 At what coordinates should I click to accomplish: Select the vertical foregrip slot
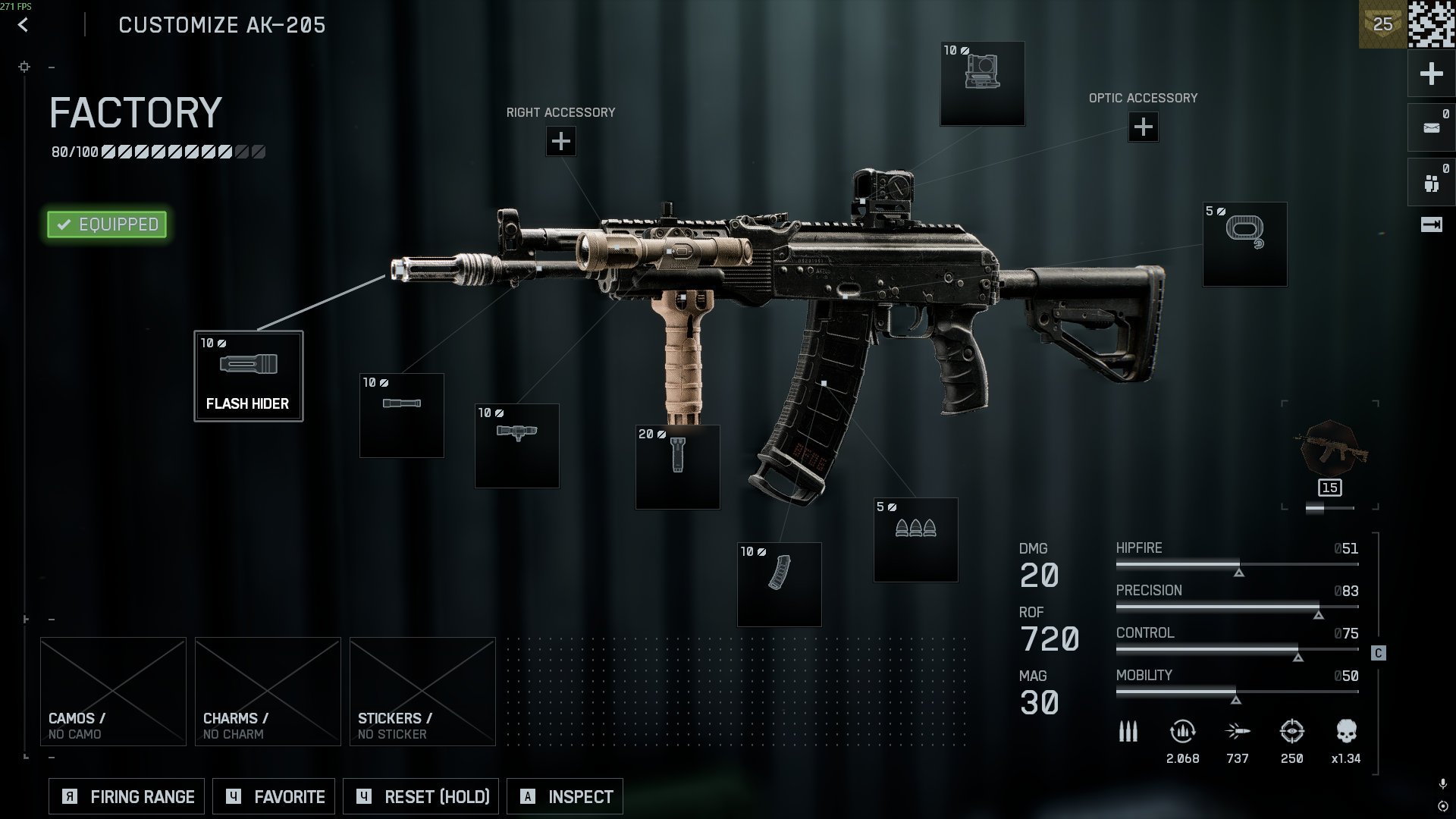point(677,466)
